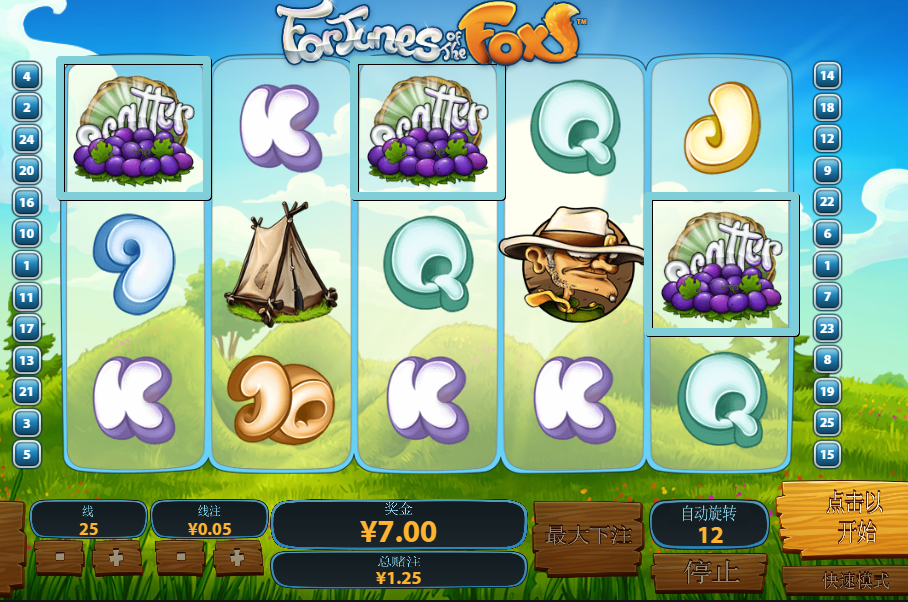Choose payline number 21
Image resolution: width=908 pixels, height=602 pixels.
point(27,391)
